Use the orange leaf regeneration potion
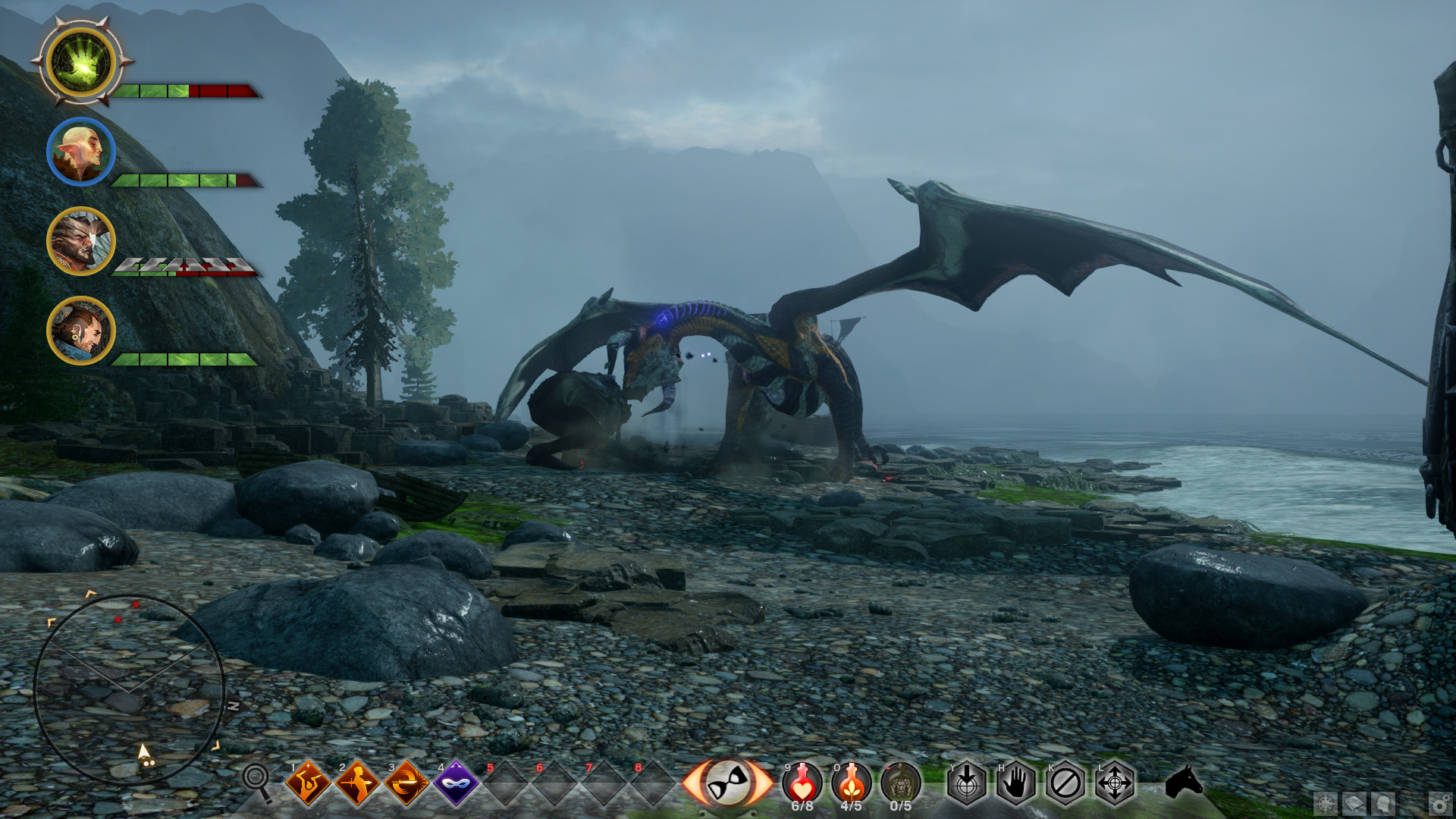 [x=852, y=783]
